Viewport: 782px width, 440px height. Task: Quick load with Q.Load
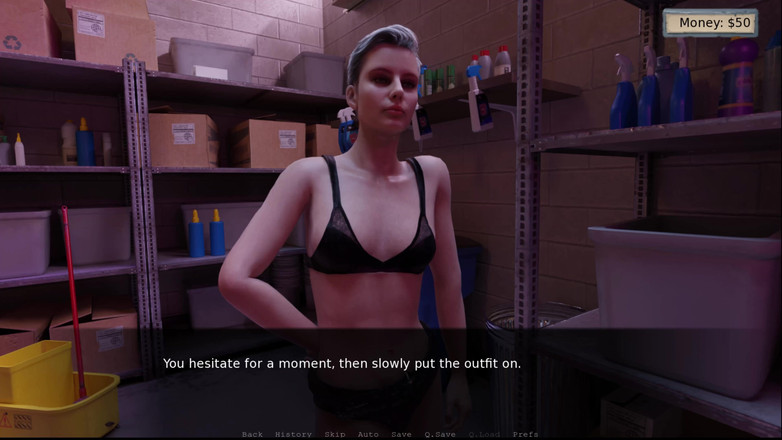(484, 434)
